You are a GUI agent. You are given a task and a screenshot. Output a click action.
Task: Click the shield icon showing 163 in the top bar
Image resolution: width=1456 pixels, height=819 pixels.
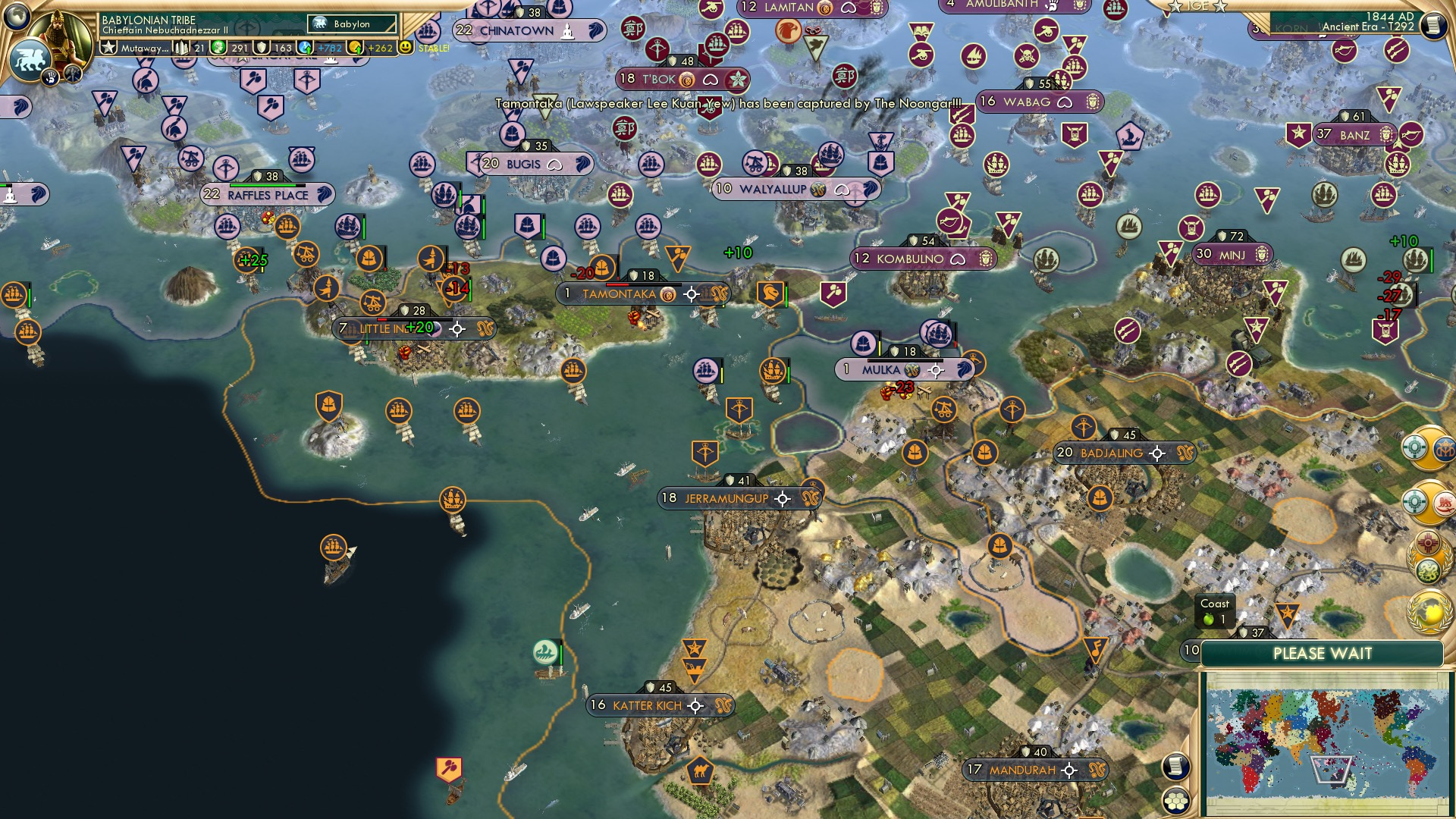tap(261, 46)
